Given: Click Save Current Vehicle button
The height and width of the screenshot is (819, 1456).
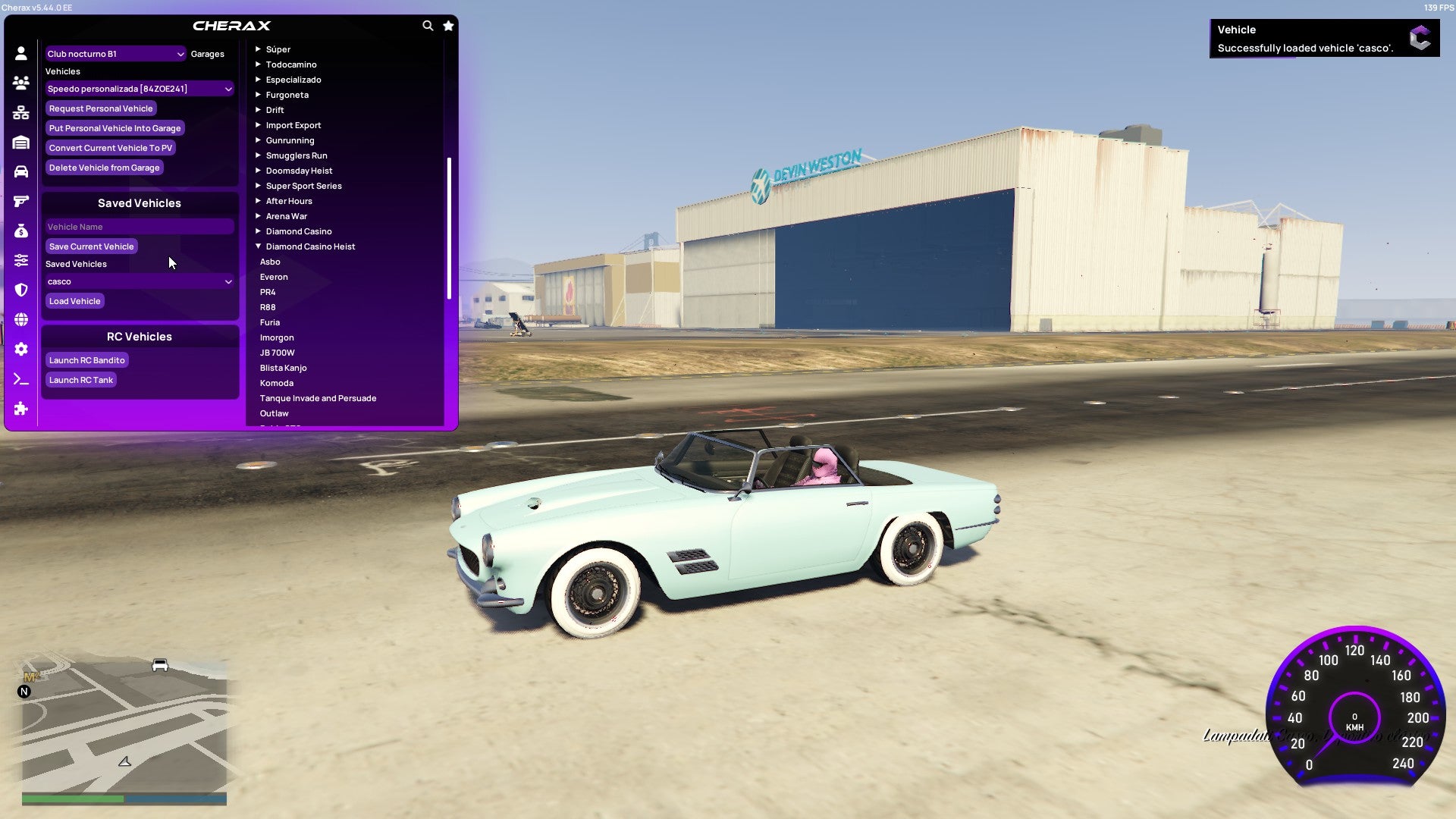Looking at the screenshot, I should pyautogui.click(x=91, y=246).
